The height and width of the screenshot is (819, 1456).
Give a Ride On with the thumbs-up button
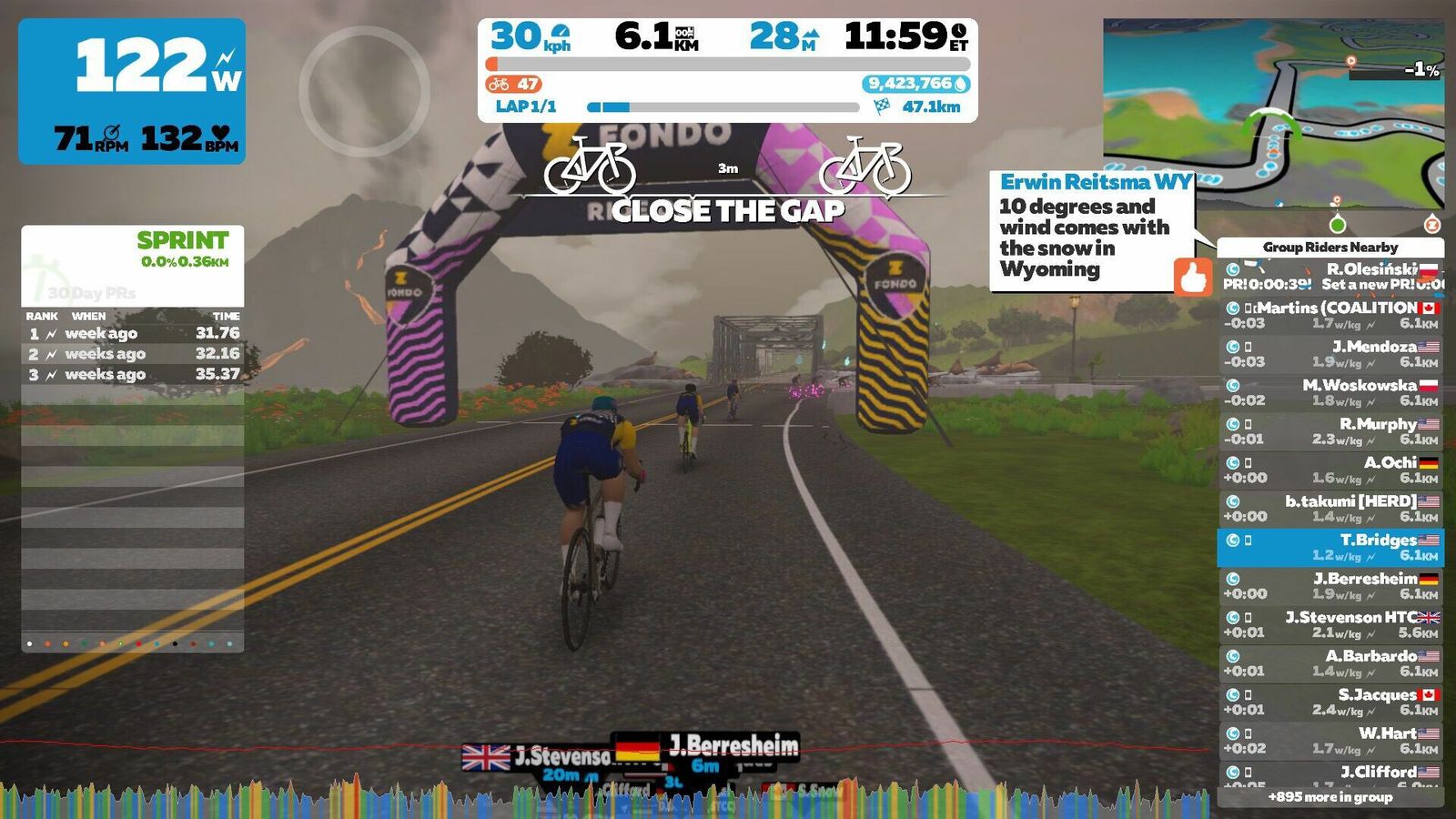point(1192,277)
